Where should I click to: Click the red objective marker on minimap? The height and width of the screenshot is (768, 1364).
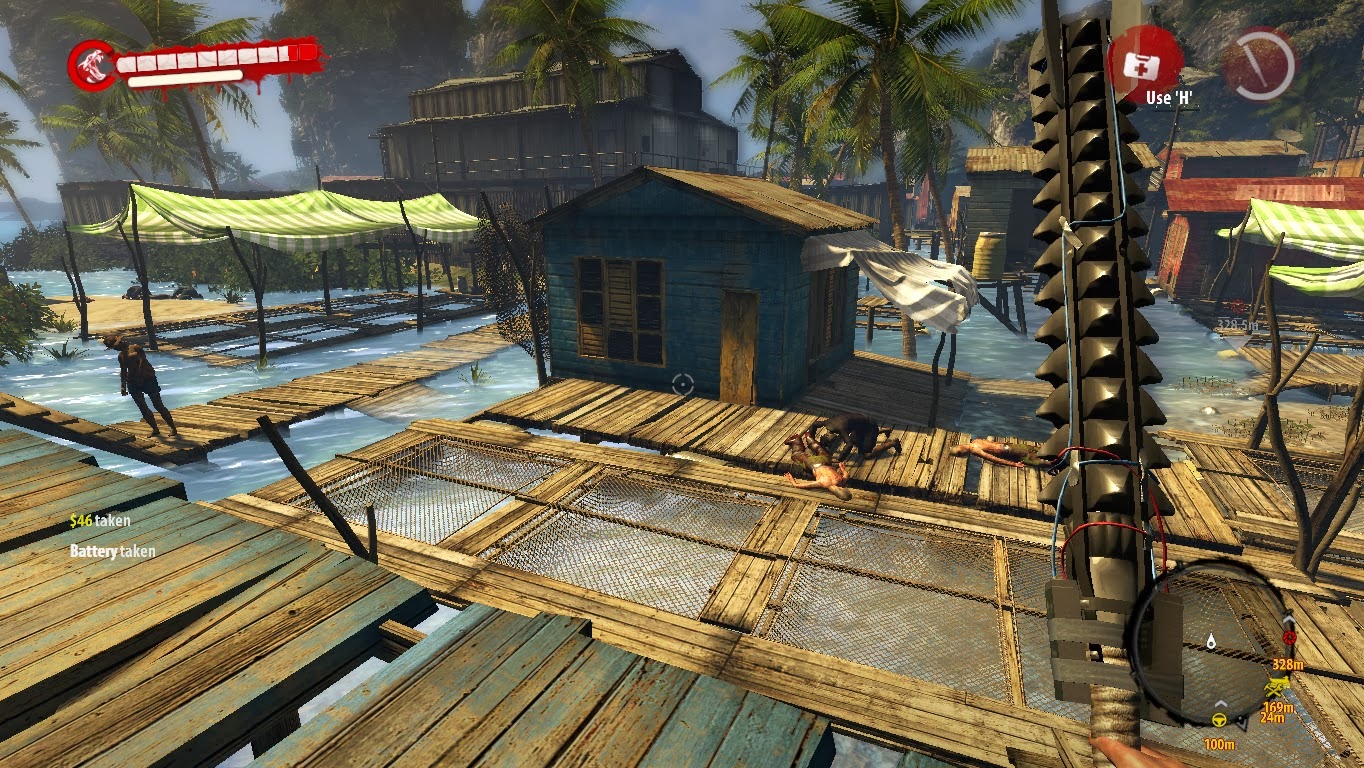pyautogui.click(x=1291, y=639)
